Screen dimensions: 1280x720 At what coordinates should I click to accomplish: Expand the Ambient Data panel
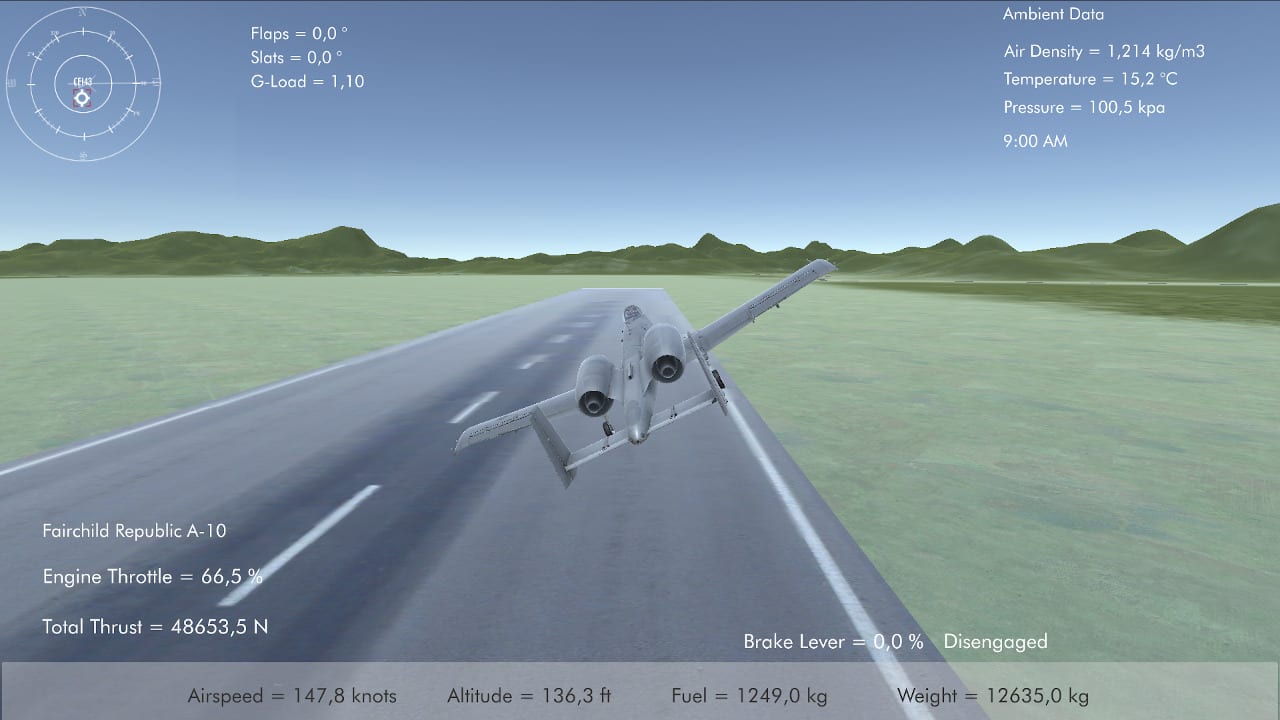1053,14
